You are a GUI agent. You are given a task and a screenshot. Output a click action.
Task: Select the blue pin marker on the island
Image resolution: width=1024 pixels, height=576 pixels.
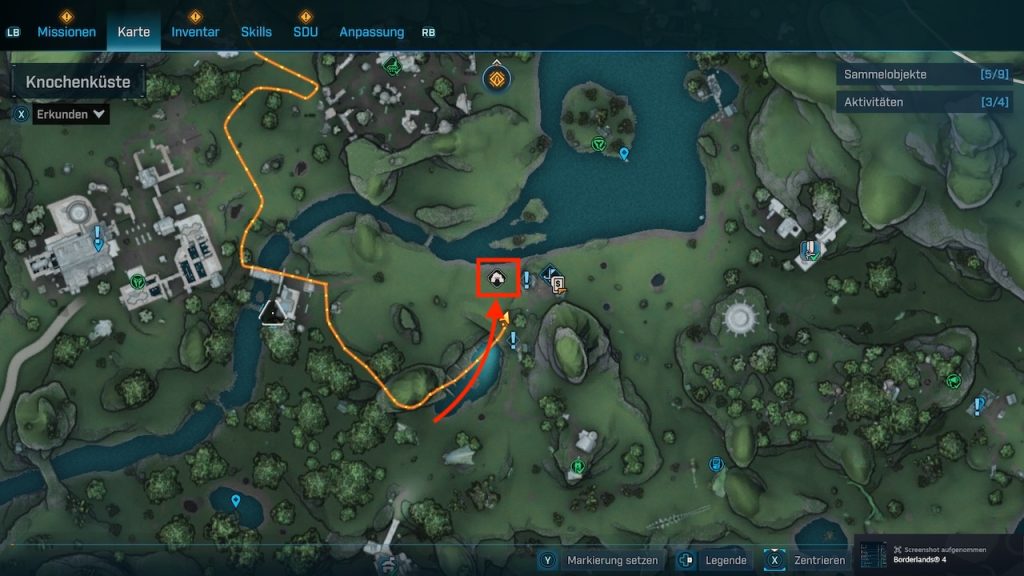pos(625,154)
